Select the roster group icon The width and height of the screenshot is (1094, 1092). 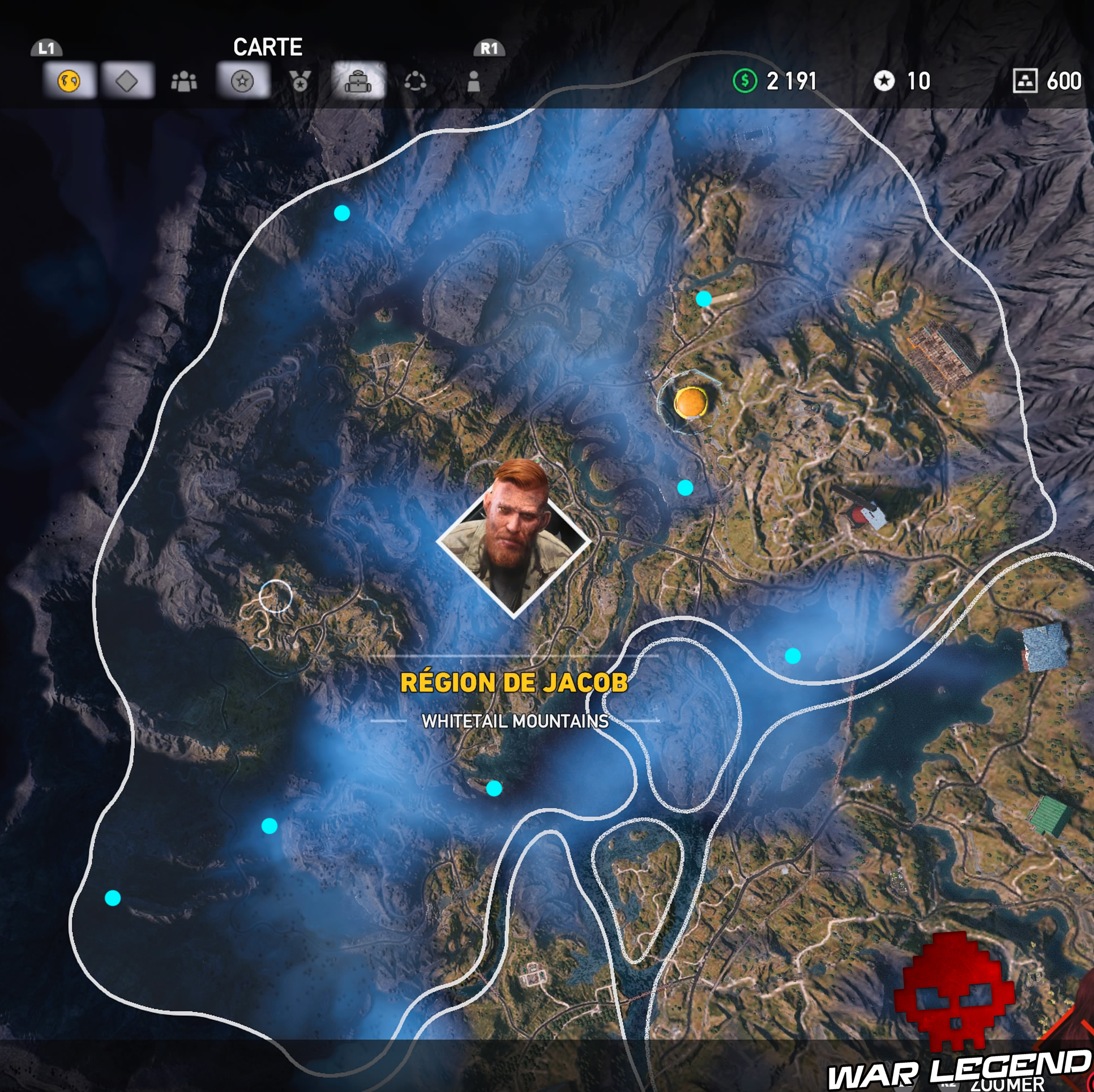pyautogui.click(x=185, y=82)
